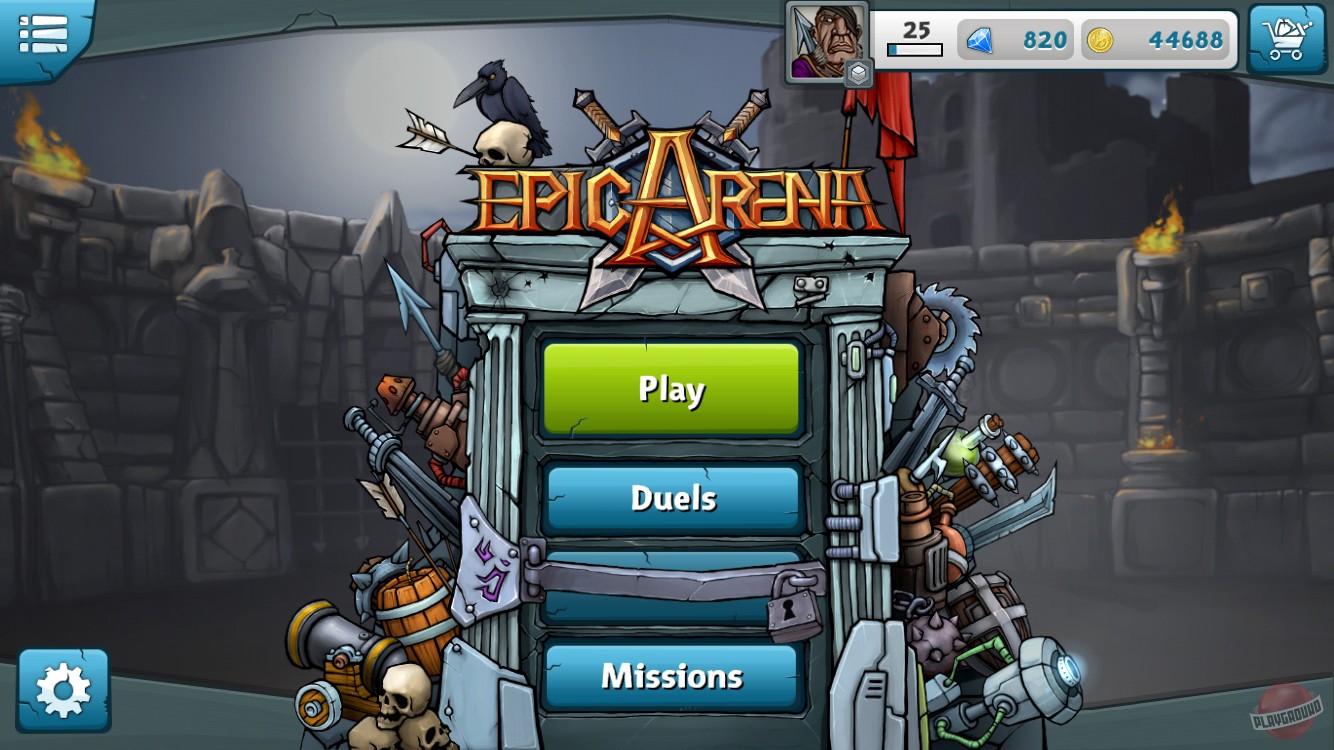
Task: Open the Missions screen
Action: click(671, 676)
